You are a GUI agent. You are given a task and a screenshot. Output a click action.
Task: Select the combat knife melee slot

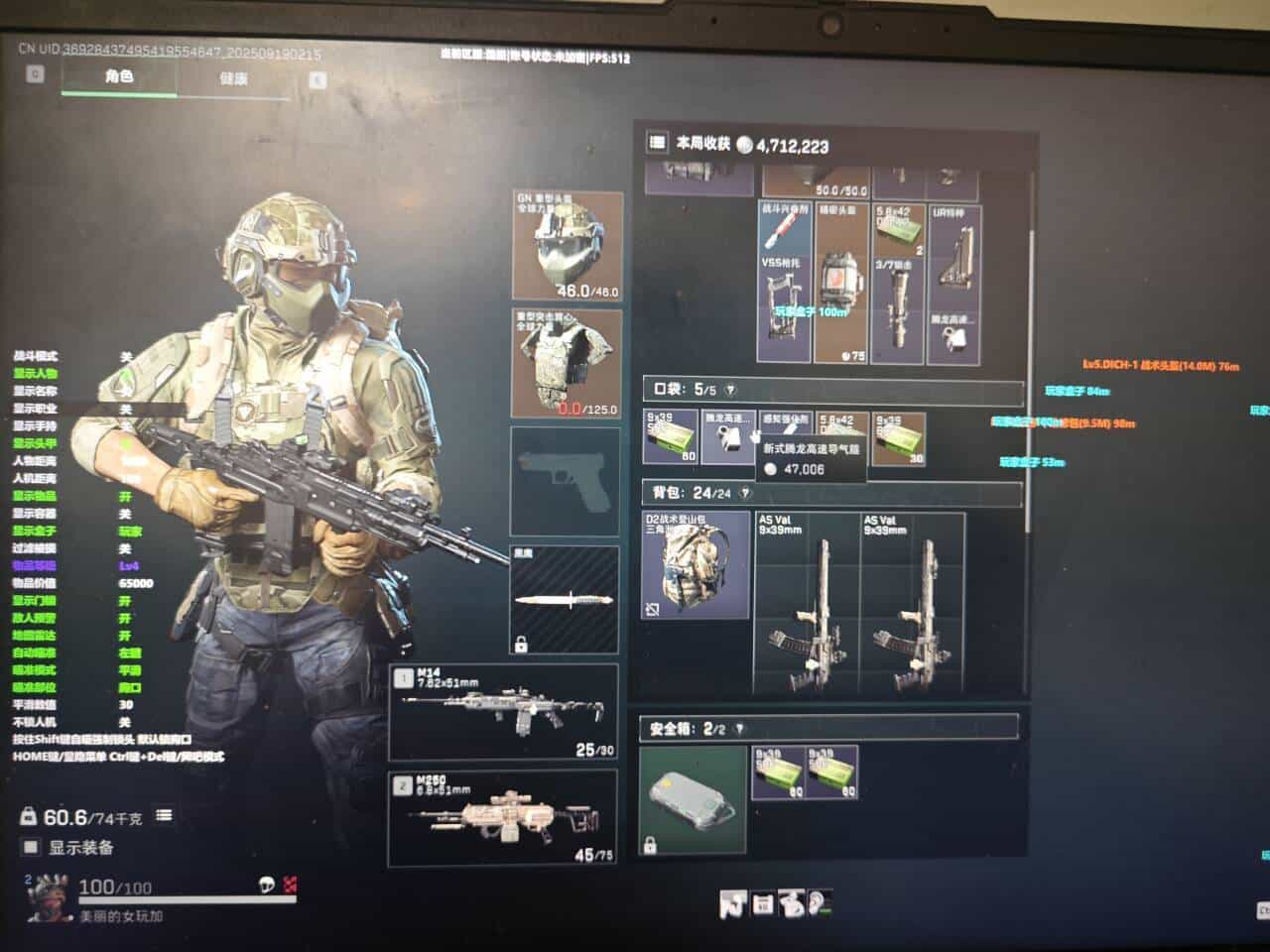[x=566, y=600]
